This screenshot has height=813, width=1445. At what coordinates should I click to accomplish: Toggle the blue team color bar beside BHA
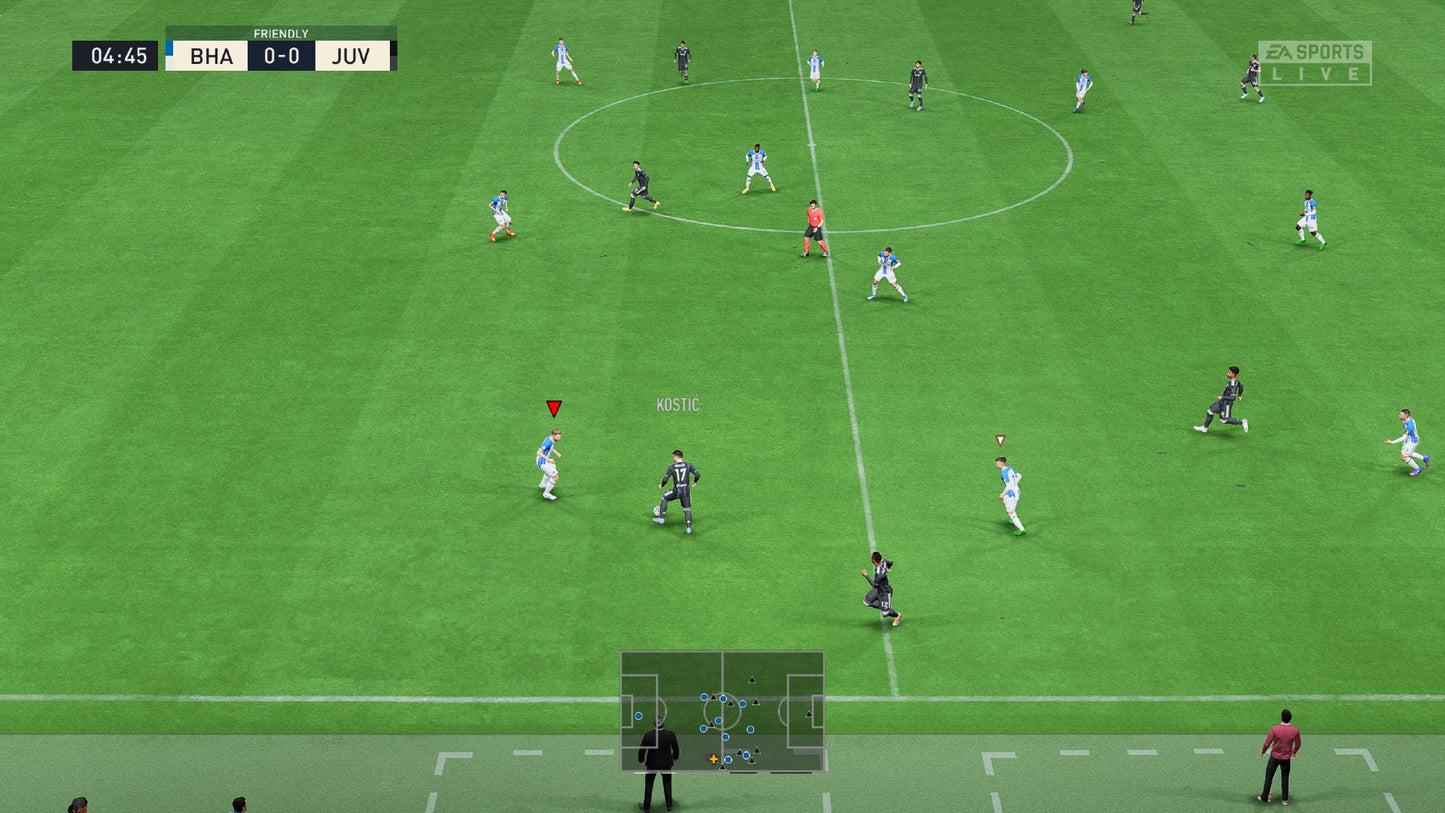[x=170, y=50]
